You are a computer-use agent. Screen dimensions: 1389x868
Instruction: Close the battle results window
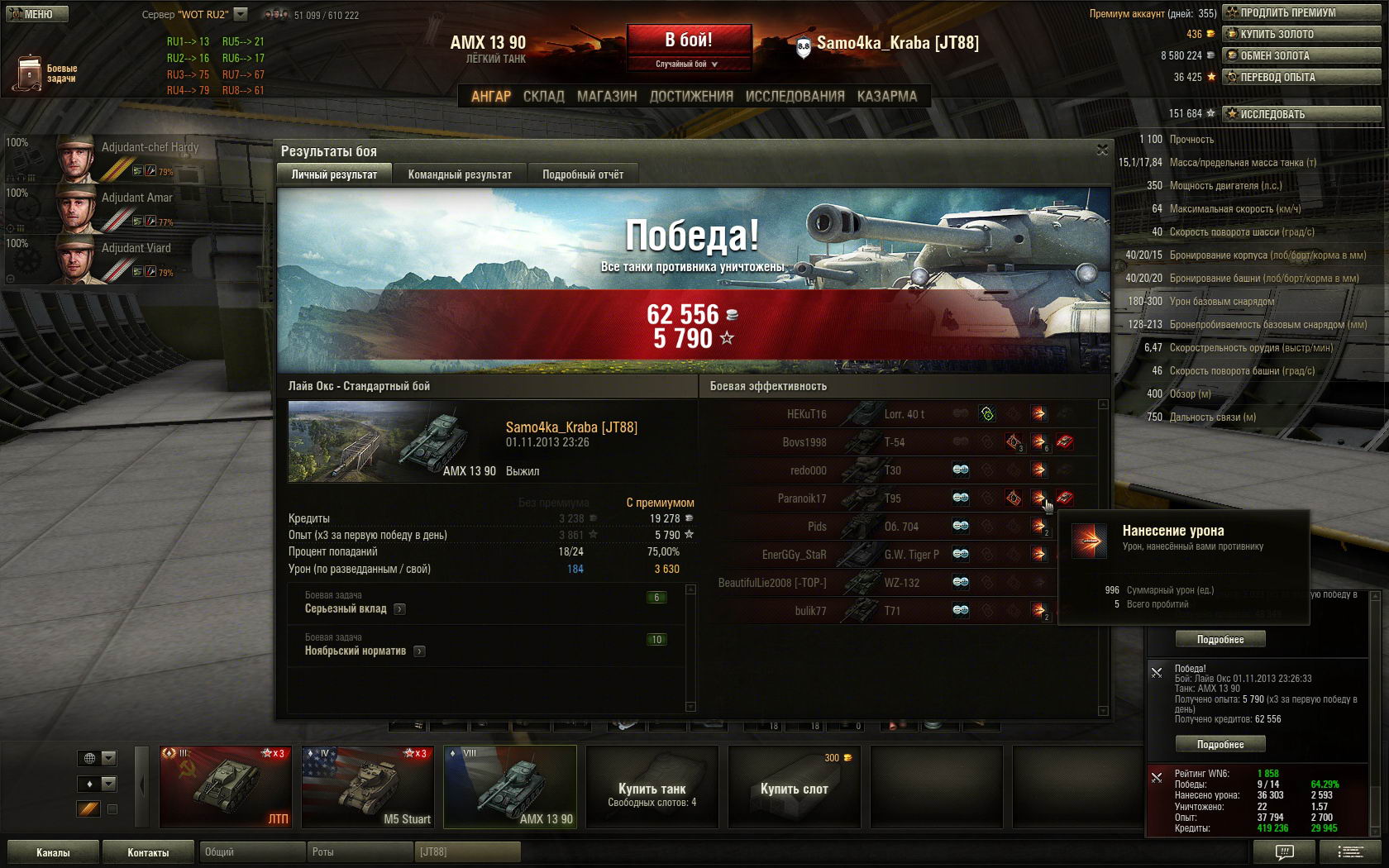click(x=1102, y=150)
